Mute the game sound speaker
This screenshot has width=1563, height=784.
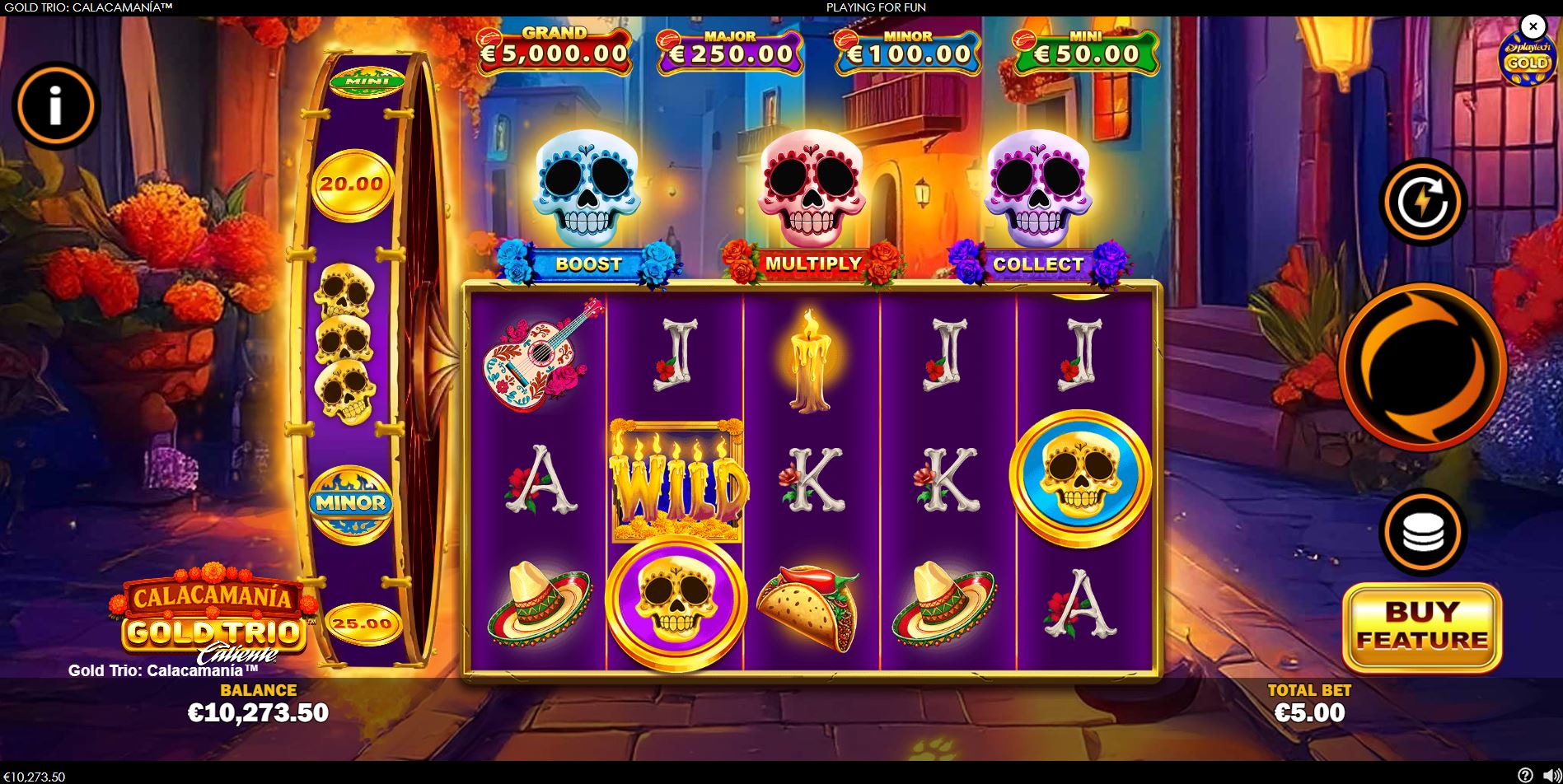coord(1551,775)
